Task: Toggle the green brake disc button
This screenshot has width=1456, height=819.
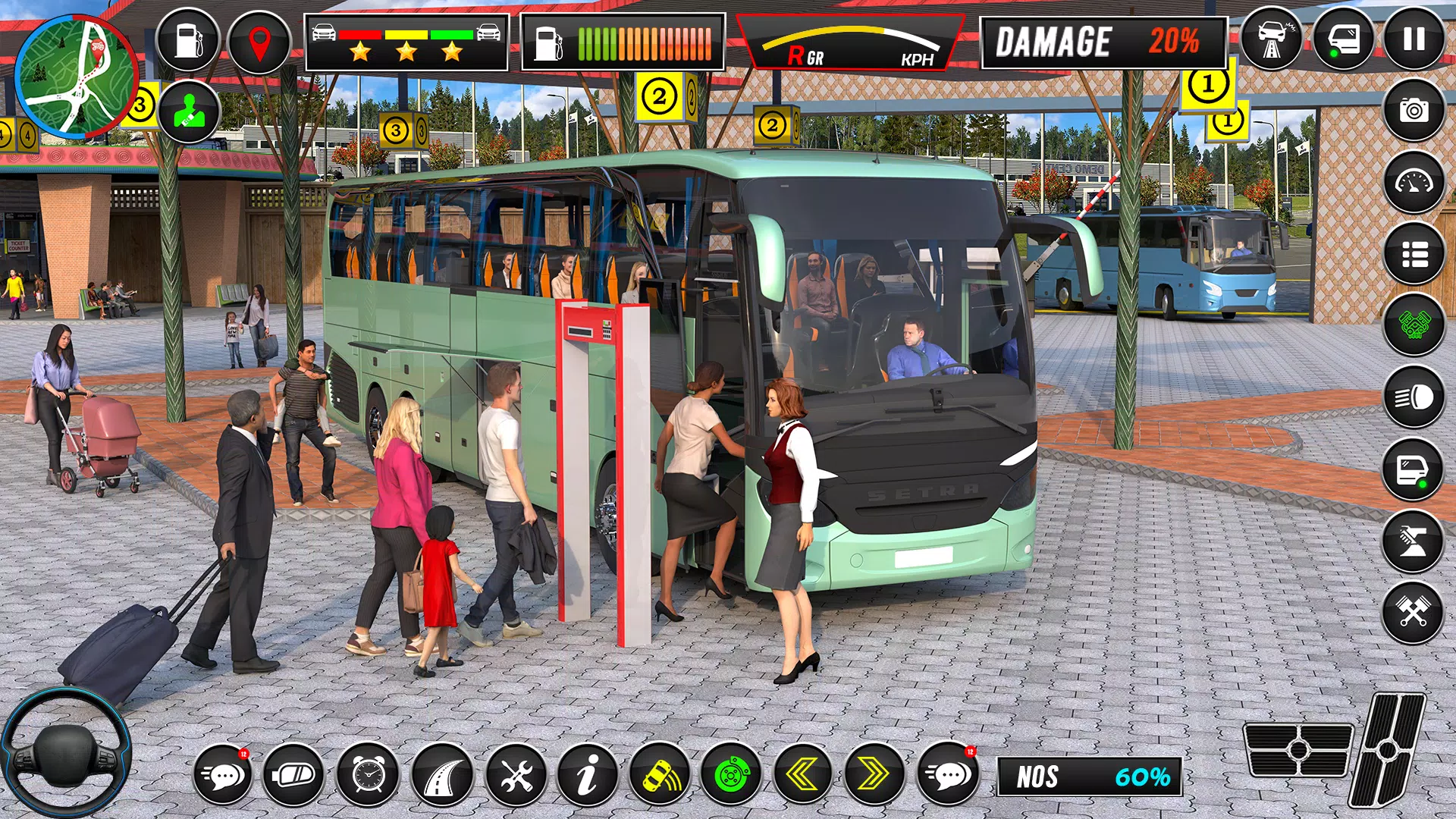Action: (x=731, y=775)
